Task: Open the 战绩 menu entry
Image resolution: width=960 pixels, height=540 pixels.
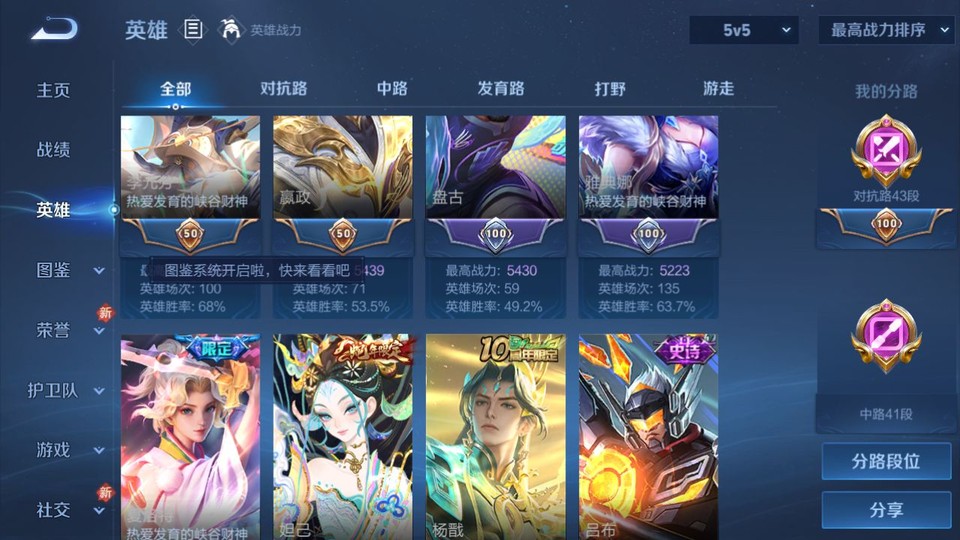Action: pos(54,150)
